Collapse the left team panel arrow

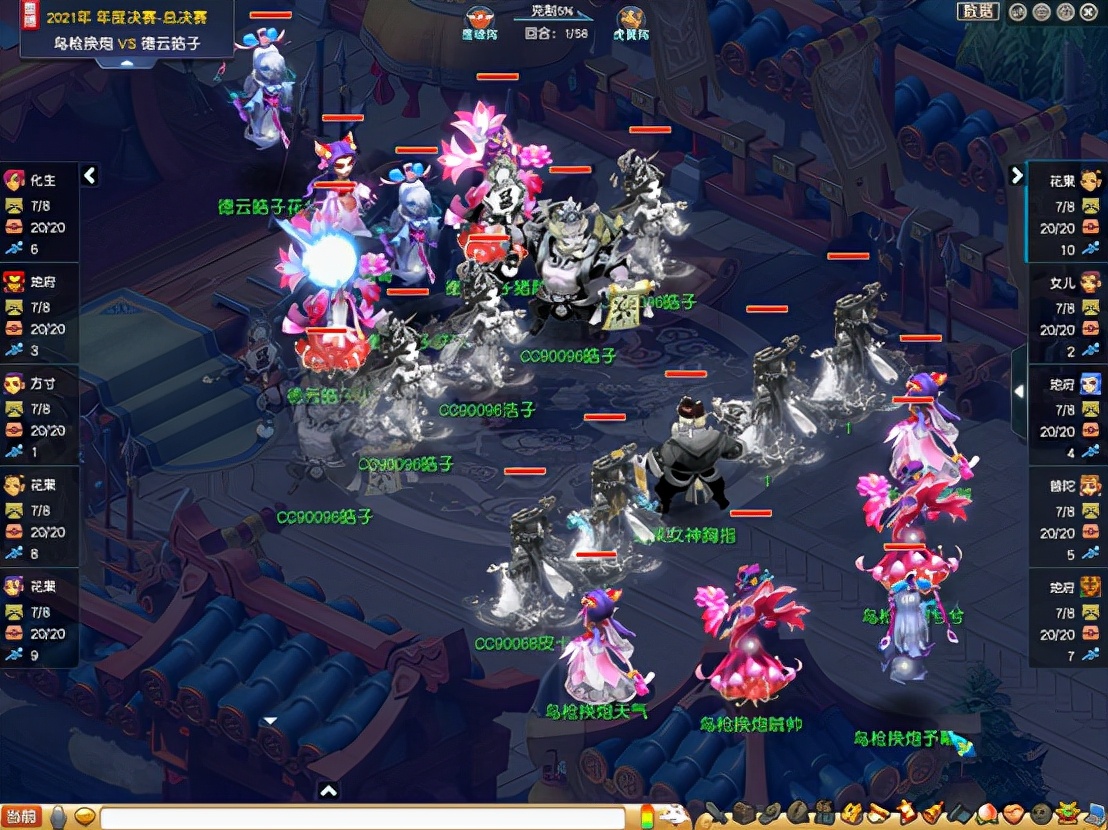[90, 176]
